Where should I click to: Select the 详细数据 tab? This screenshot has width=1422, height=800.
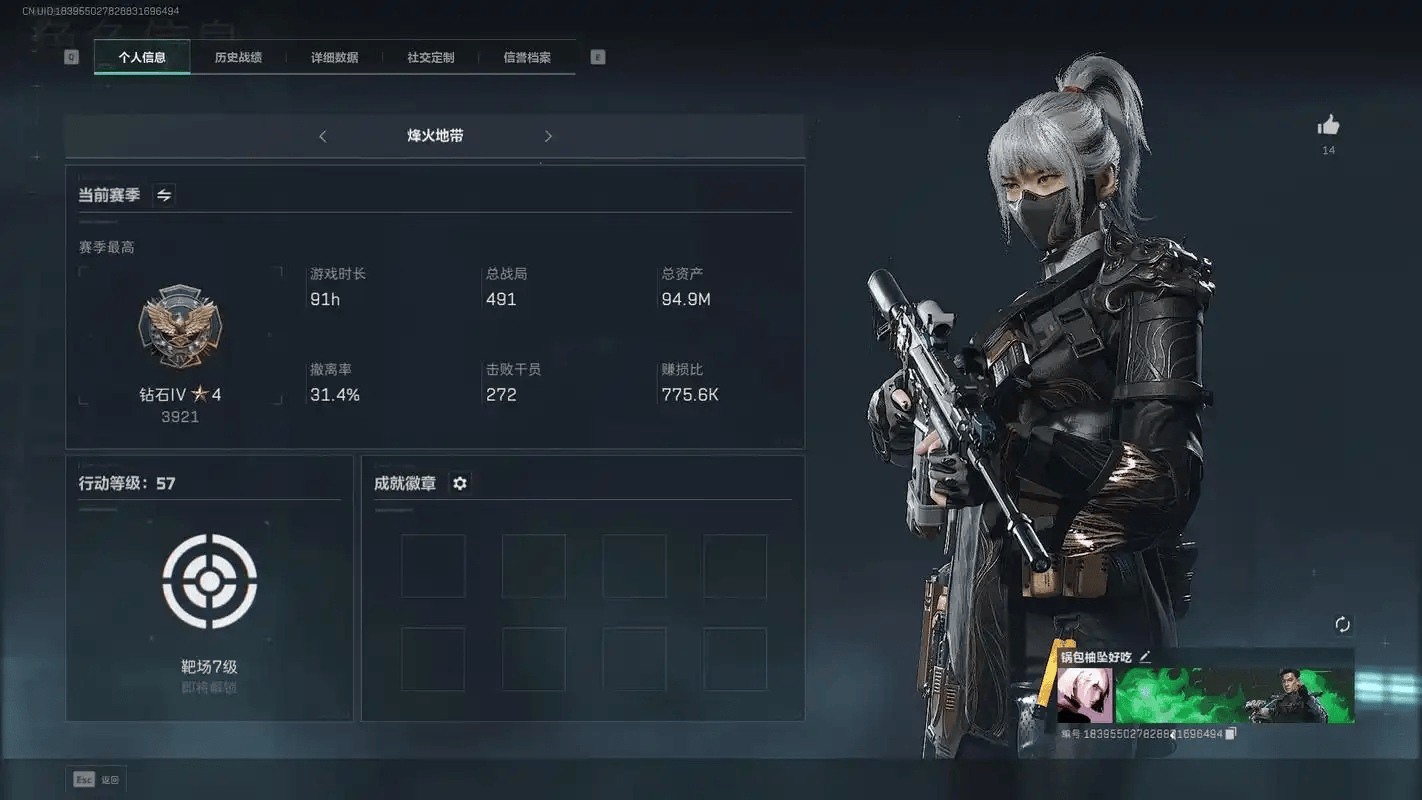coord(334,58)
